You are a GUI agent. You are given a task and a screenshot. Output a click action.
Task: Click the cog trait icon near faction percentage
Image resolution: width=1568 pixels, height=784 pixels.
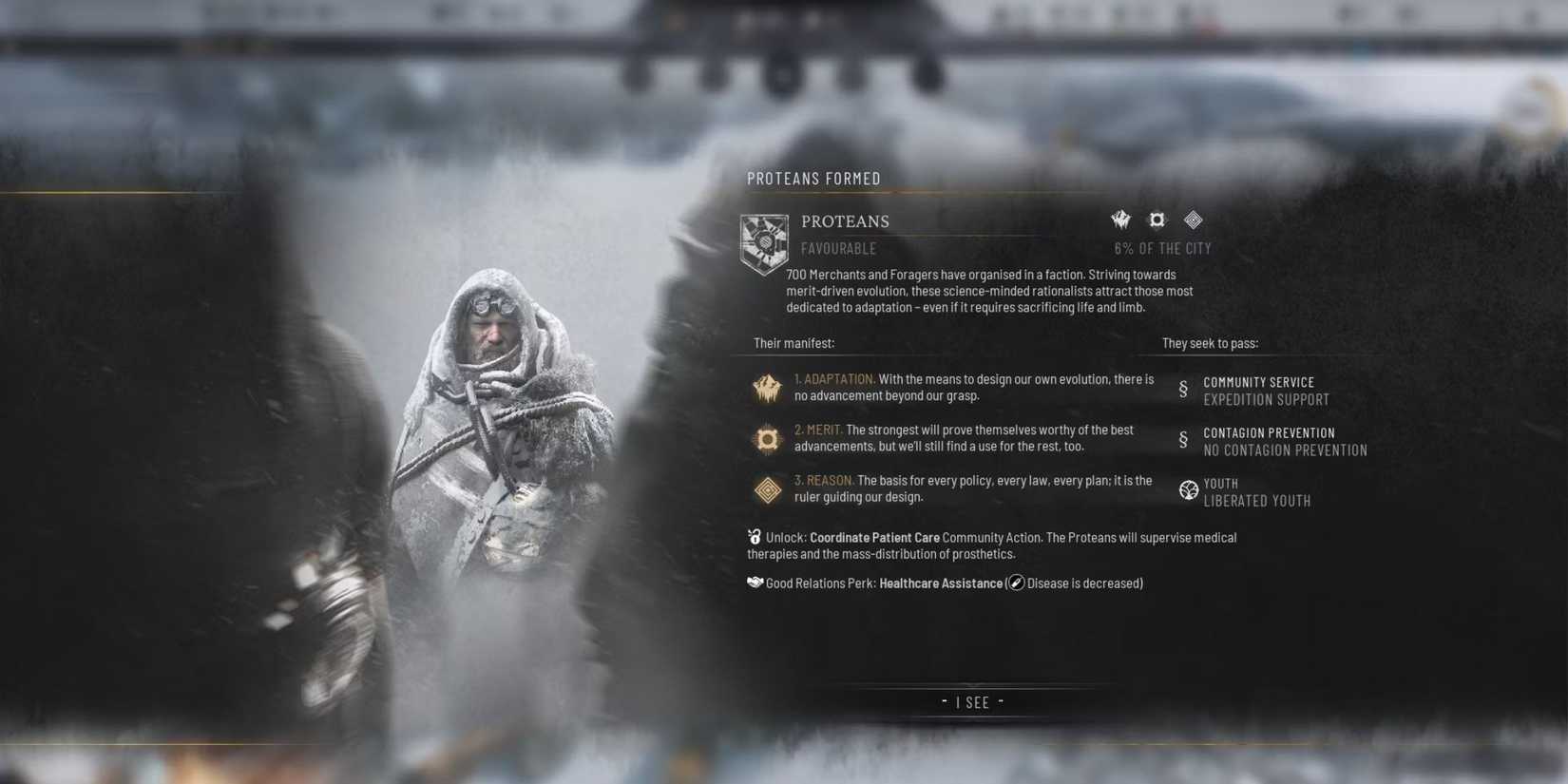point(1157,220)
